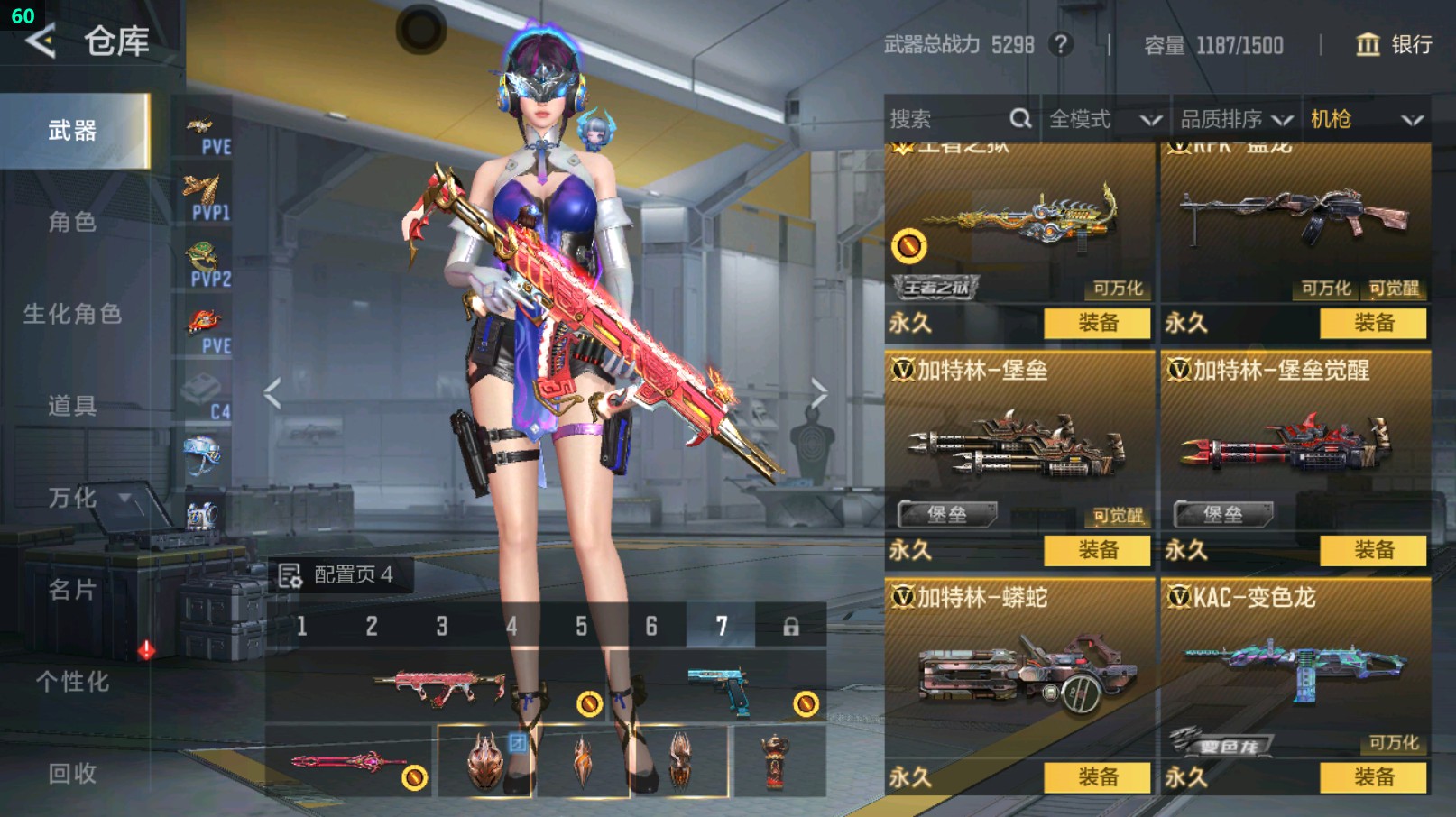Select loadout slot number 3
Screen dimensions: 1456x817
point(442,626)
